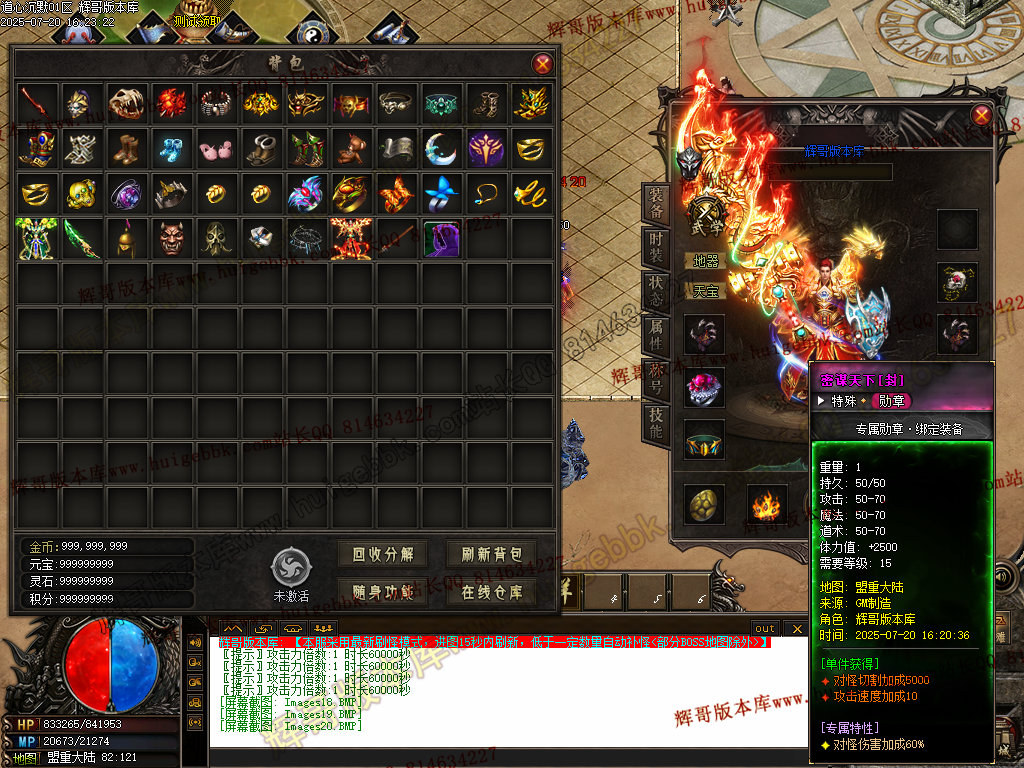Image resolution: width=1024 pixels, height=768 pixels.
Task: Activate the 未激活 swirl emblem
Action: click(291, 568)
